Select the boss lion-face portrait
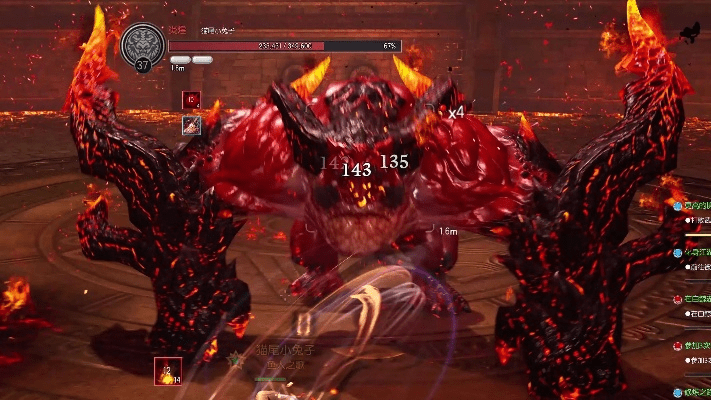 click(143, 46)
